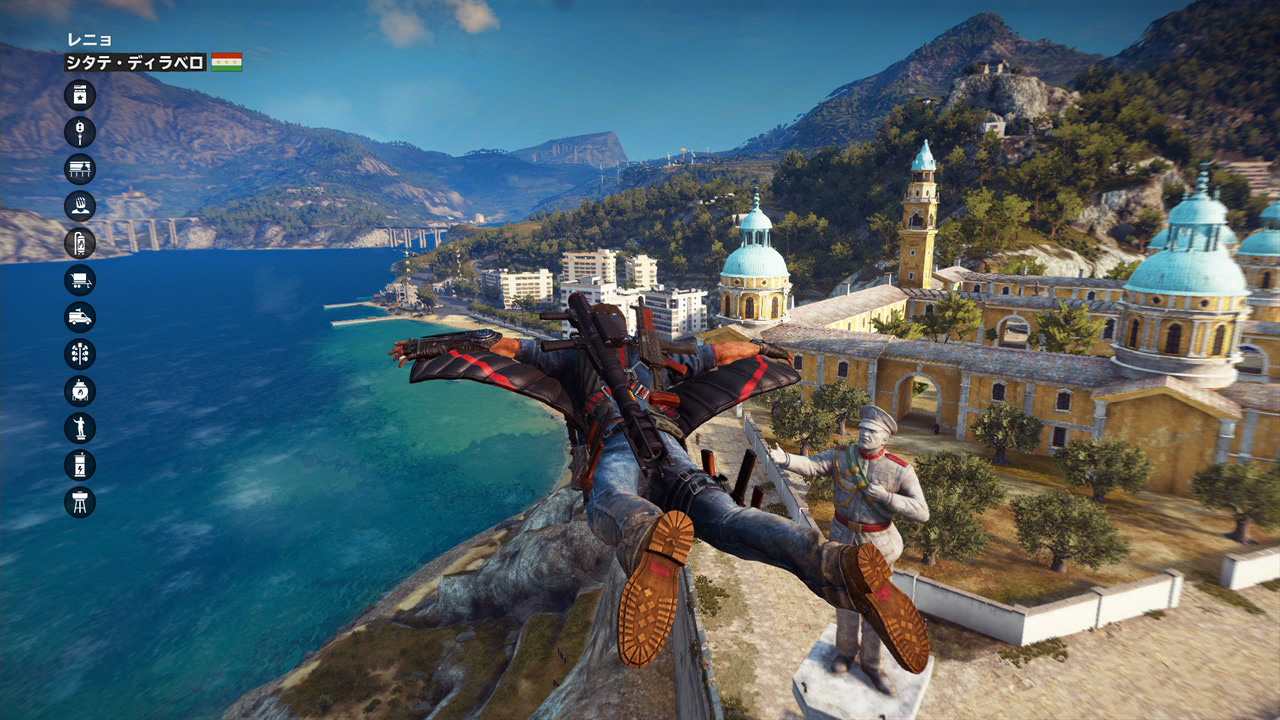Viewport: 1280px width, 720px height.
Task: Click the loudspeaker pole objective icon
Action: pyautogui.click(x=80, y=354)
